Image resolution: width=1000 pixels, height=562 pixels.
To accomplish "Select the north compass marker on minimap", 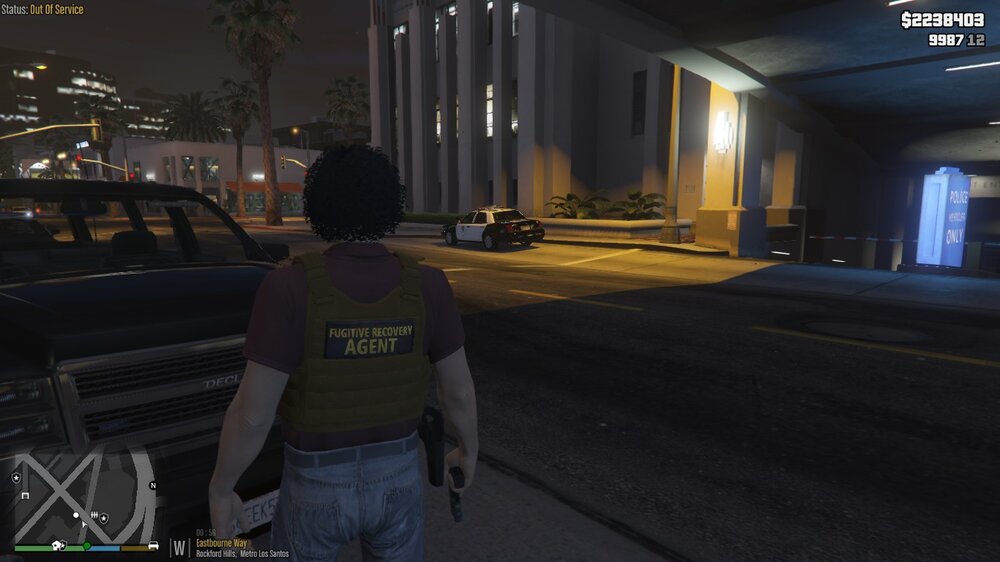I will [153, 485].
